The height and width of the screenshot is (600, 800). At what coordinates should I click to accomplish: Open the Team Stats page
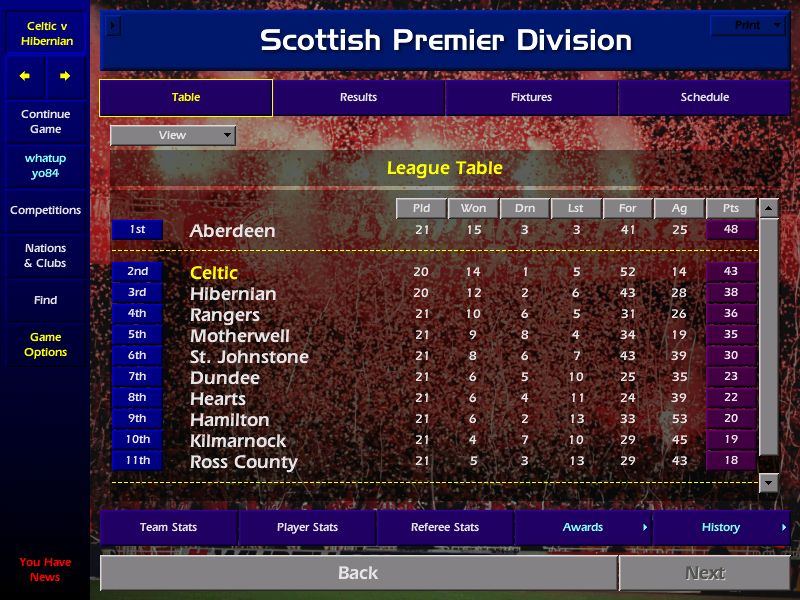168,527
